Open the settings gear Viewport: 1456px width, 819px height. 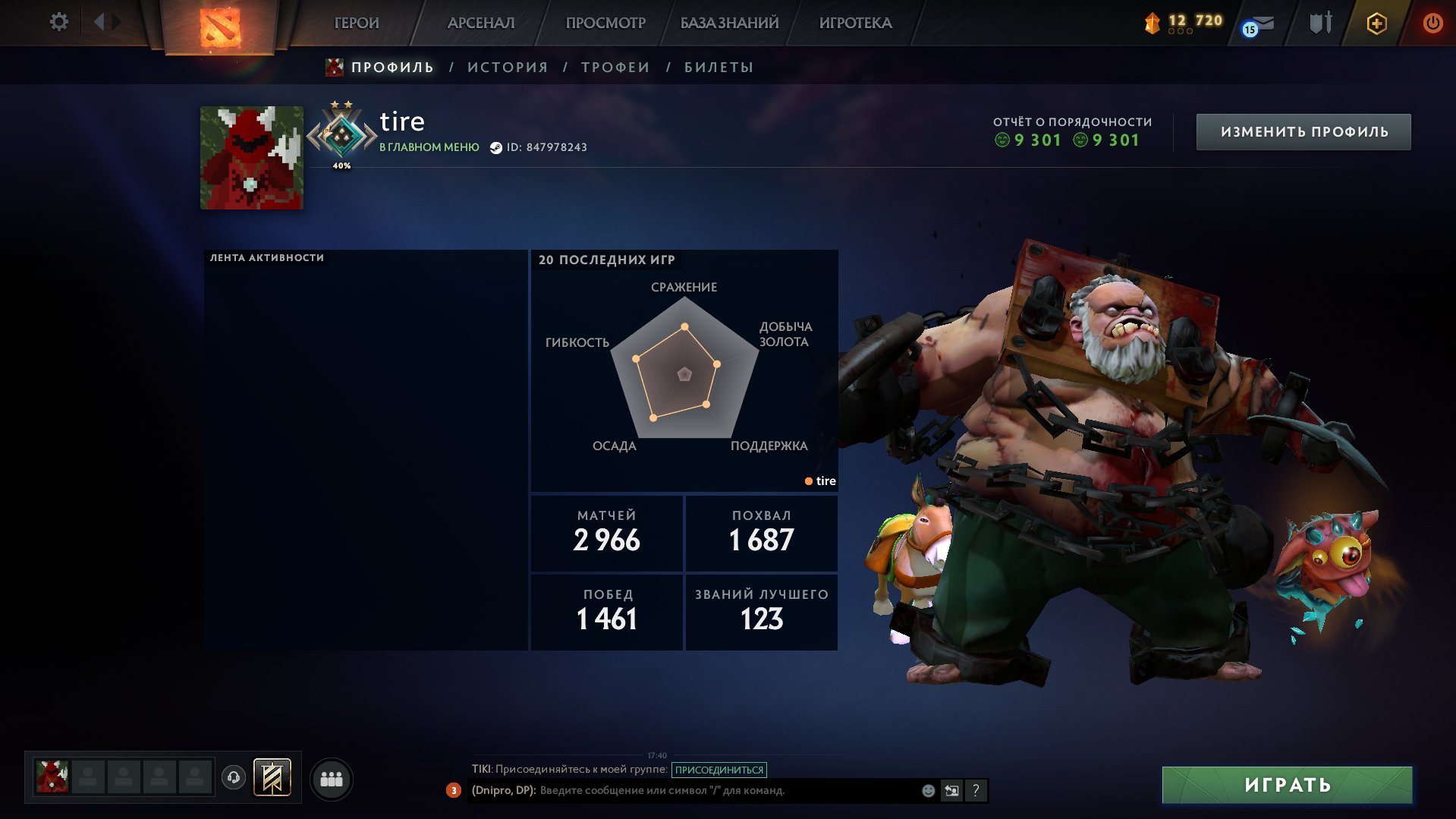58,22
